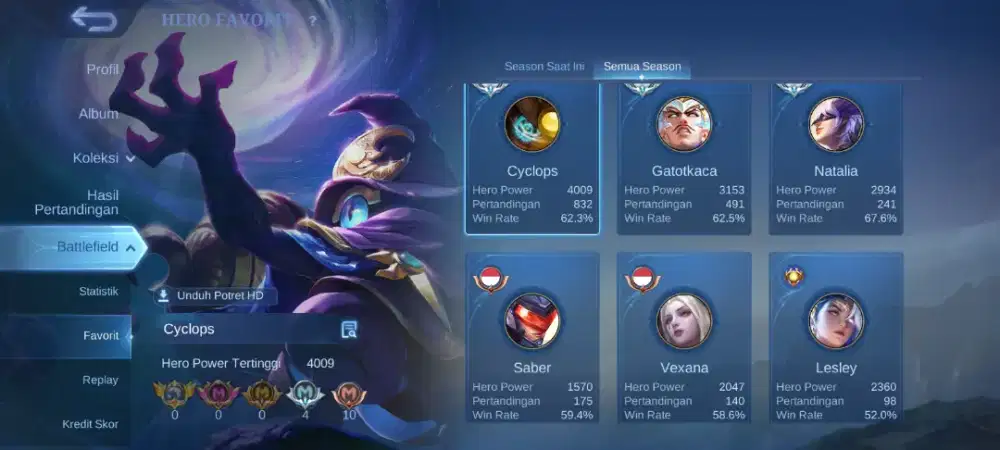Open the Statistik submenu
The width and height of the screenshot is (1000, 450).
98,291
